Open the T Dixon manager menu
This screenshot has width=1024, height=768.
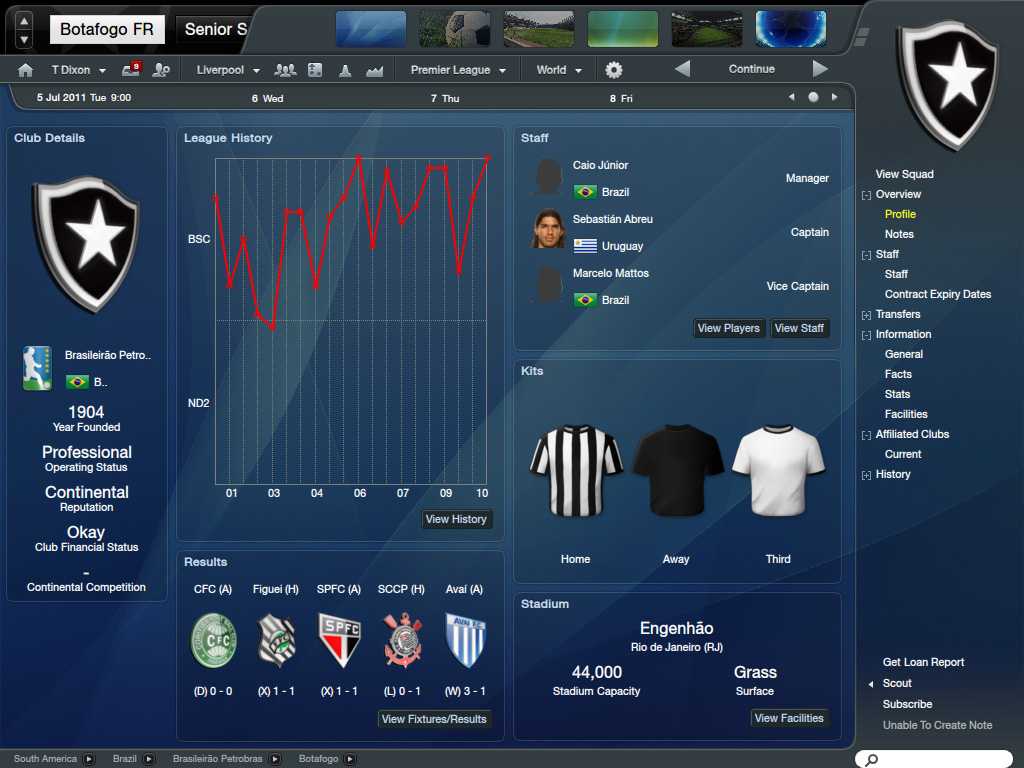pyautogui.click(x=78, y=70)
